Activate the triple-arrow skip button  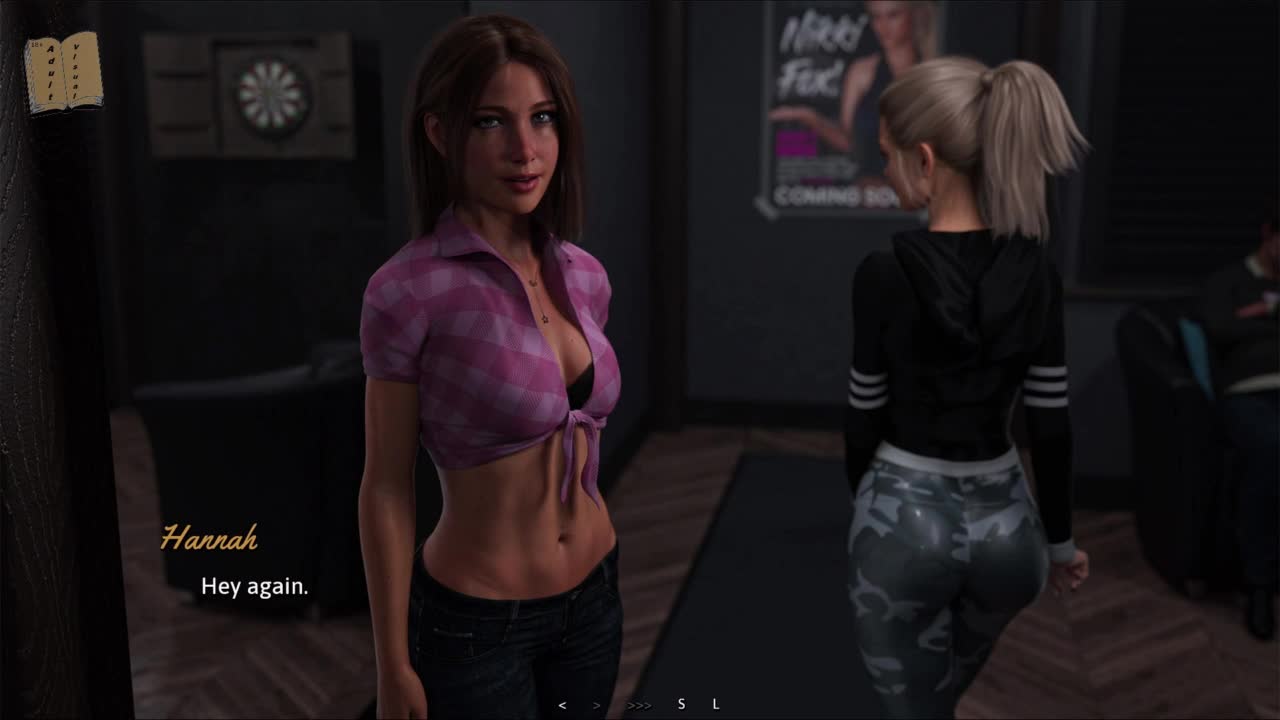[x=639, y=705]
